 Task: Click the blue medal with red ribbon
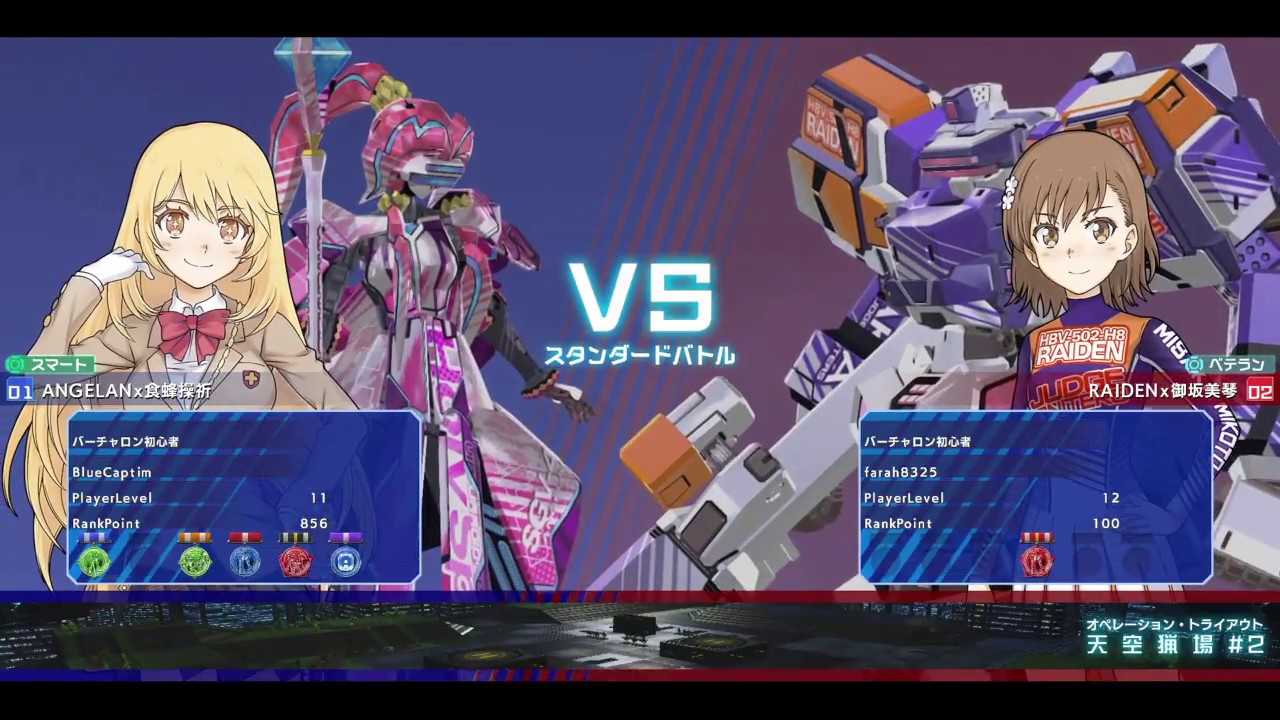243,563
